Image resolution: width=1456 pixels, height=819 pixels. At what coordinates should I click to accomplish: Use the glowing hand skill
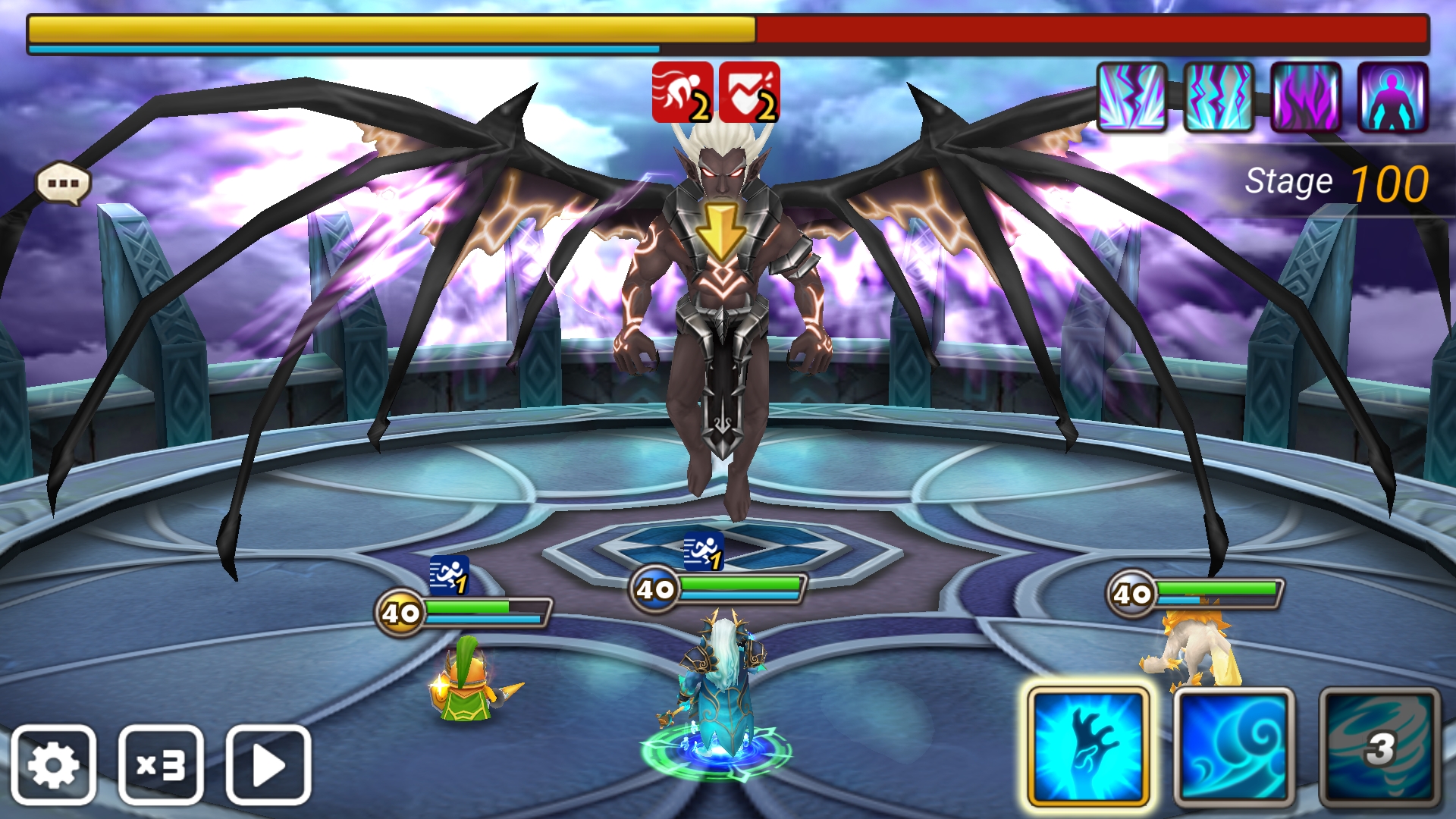click(1087, 746)
